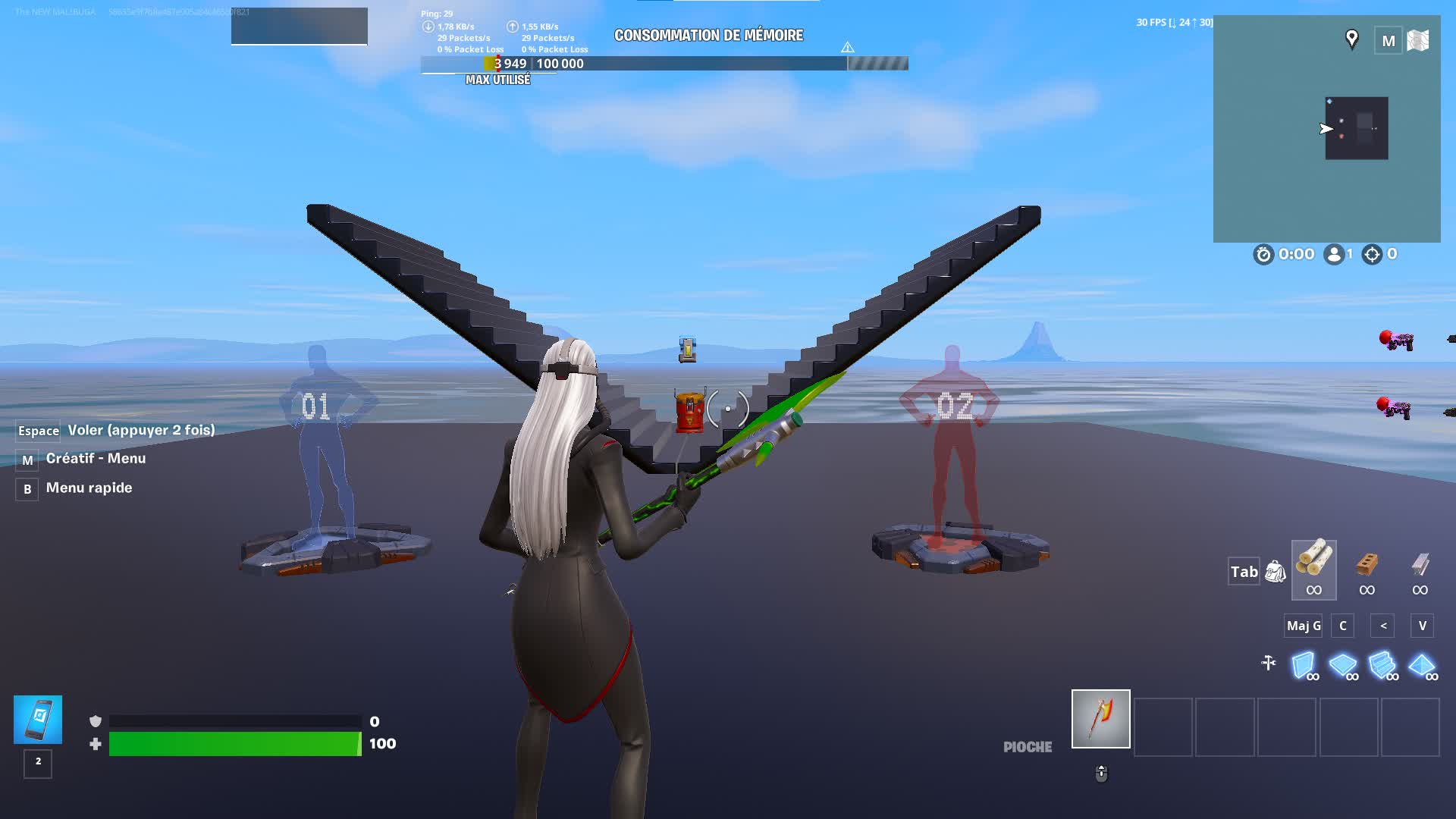Select the pickaxe in the PIOCHE hotbar slot
This screenshot has height=819, width=1456.
coord(1100,719)
